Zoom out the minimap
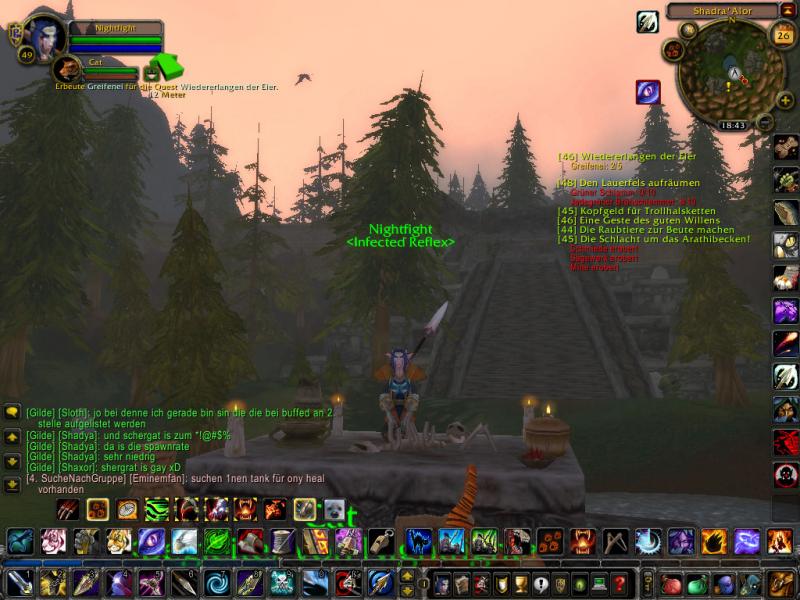 (x=764, y=122)
